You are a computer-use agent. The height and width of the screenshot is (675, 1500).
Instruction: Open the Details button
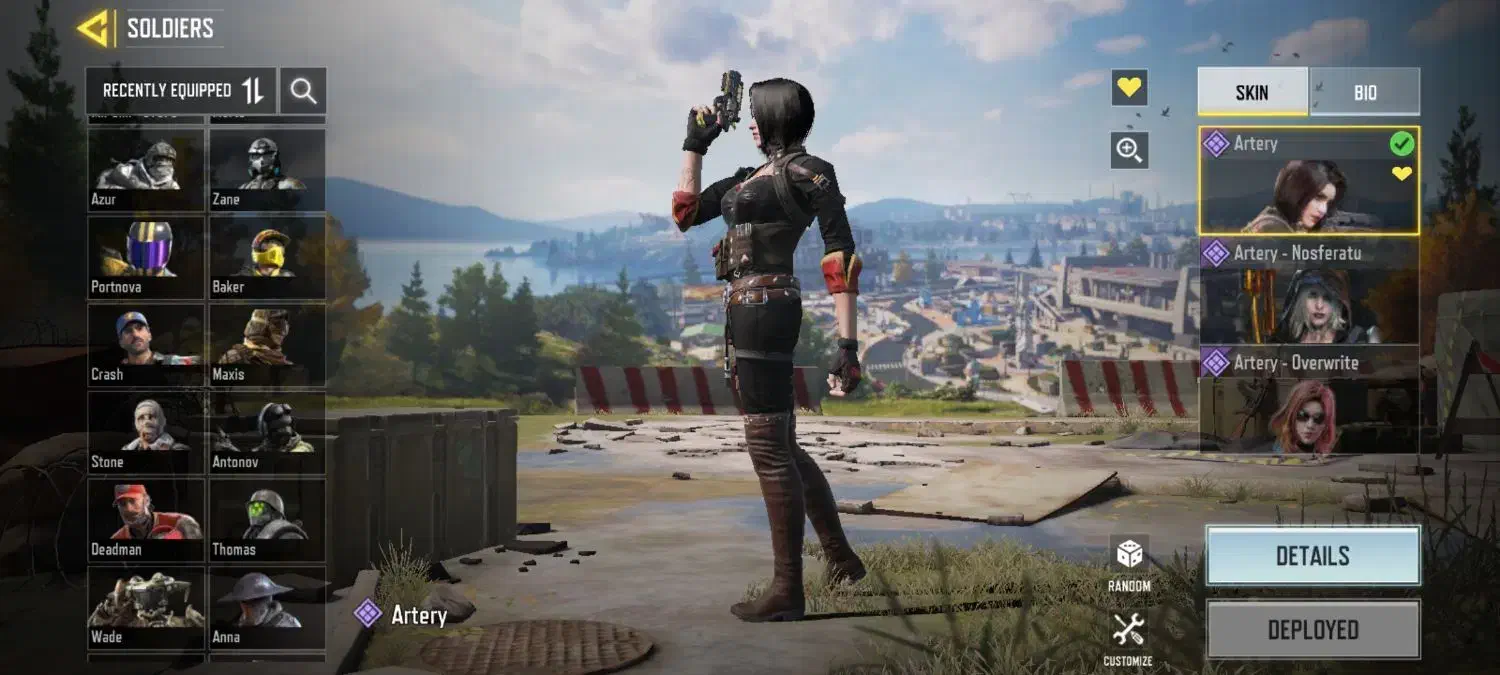point(1312,556)
